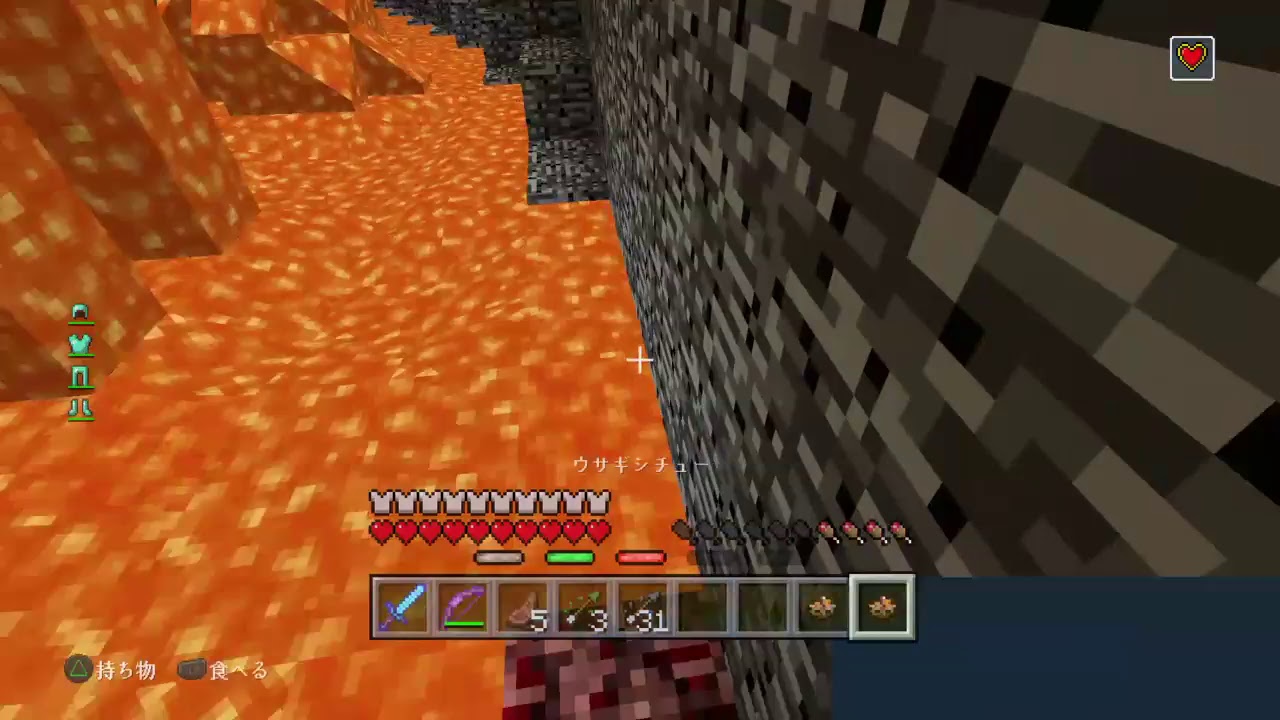Click the square button next to 食べる

click(x=192, y=670)
